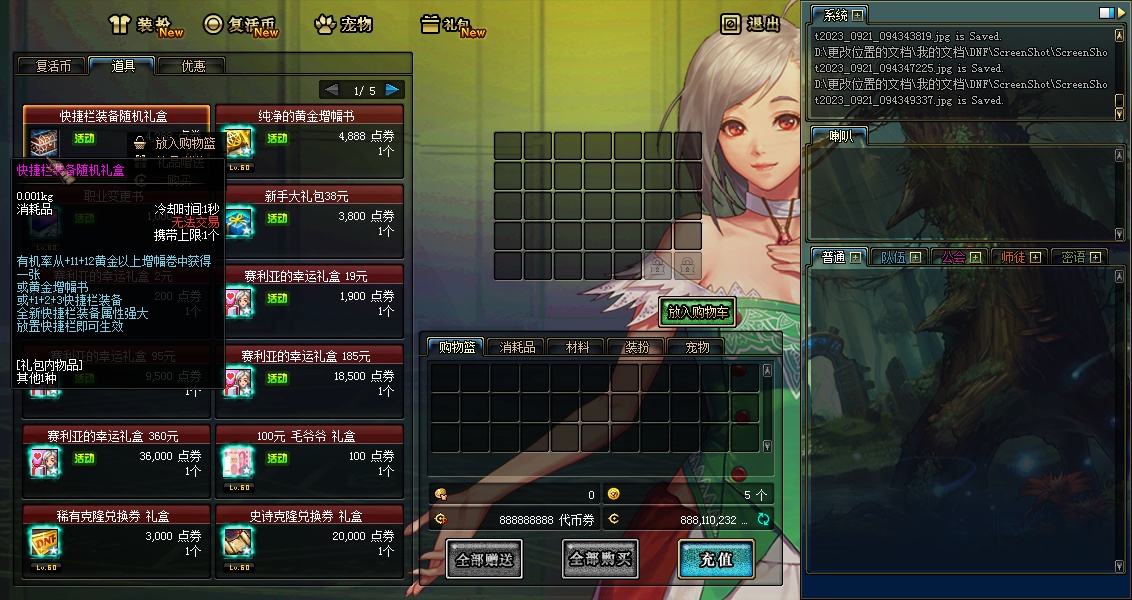Go to the 宠物 shop section
Viewport: 1132px width, 600px height.
click(x=343, y=24)
